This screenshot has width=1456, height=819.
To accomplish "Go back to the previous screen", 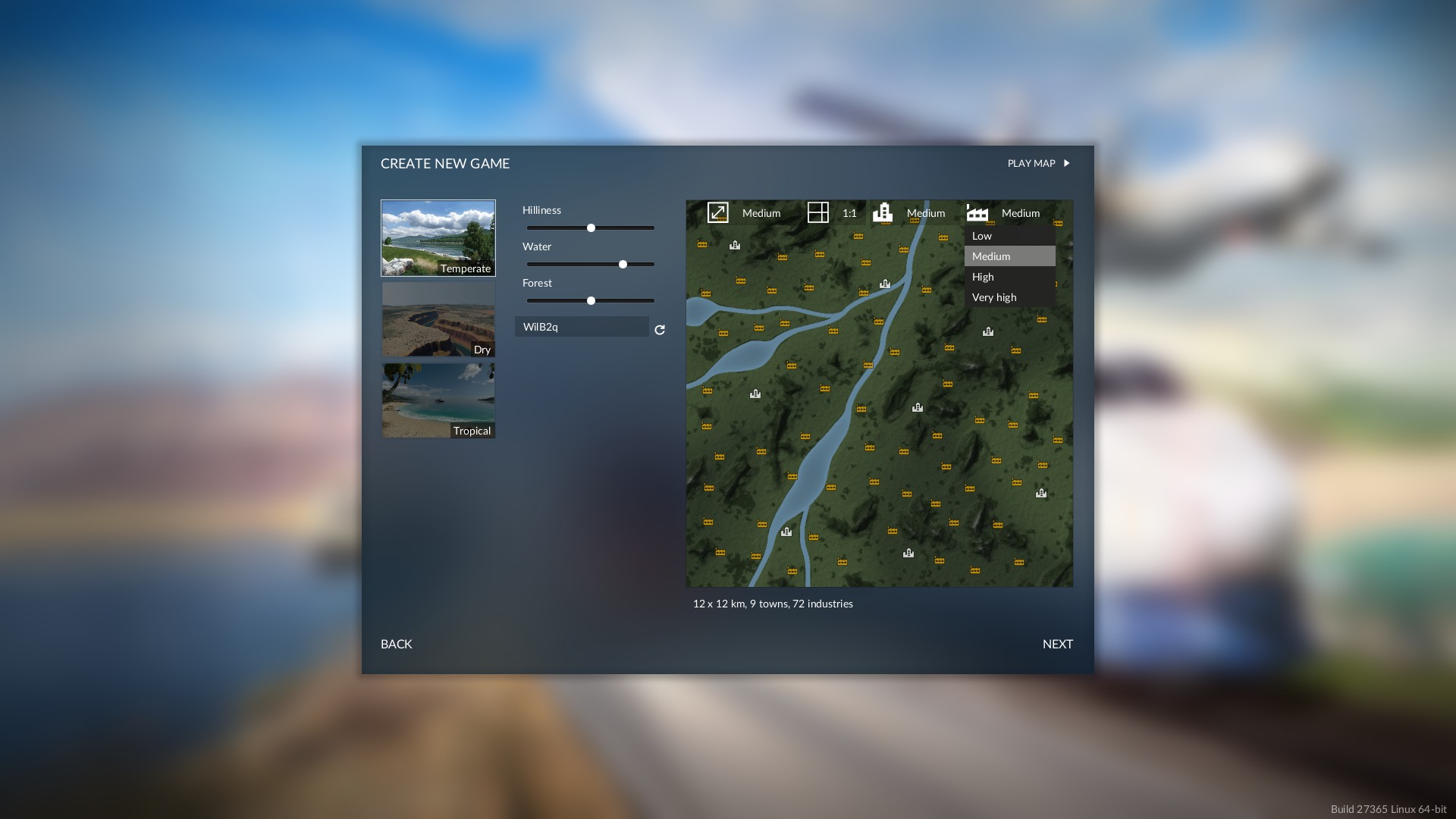I will pos(397,644).
